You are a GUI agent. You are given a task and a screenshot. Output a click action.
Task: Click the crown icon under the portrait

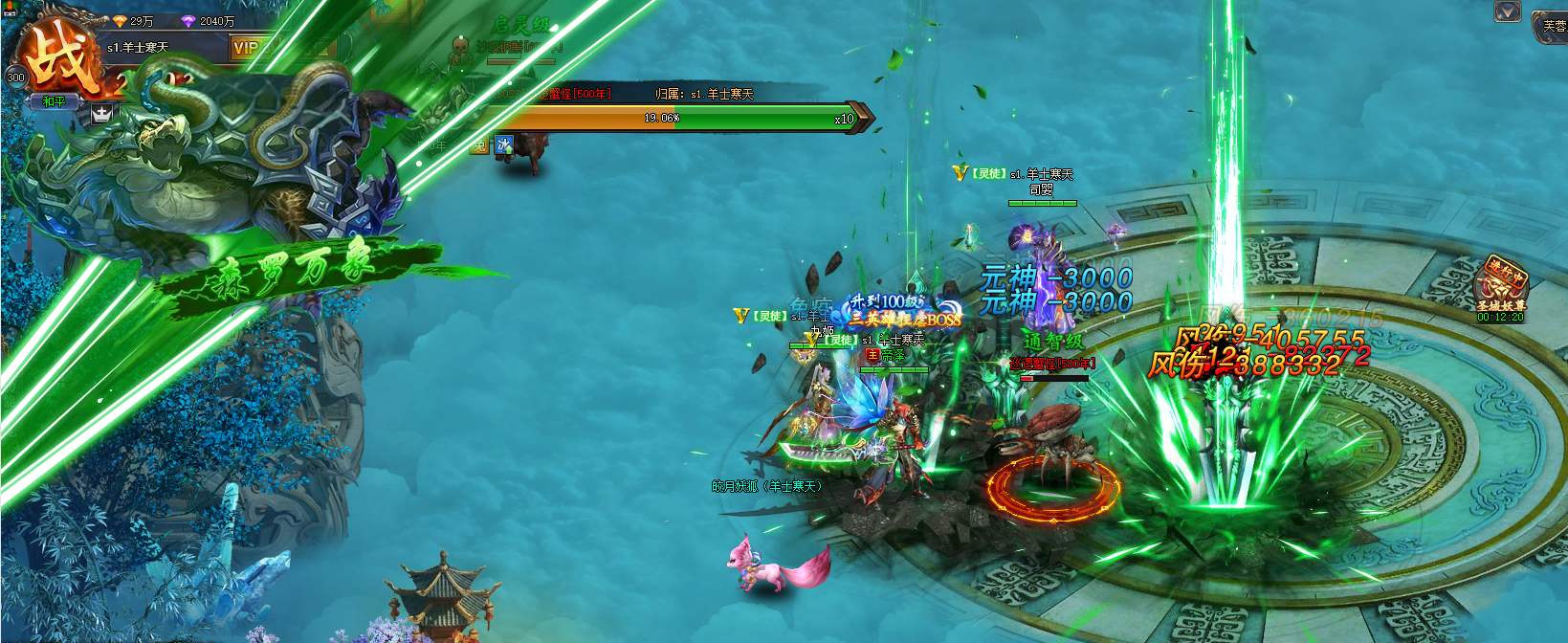coord(101,114)
